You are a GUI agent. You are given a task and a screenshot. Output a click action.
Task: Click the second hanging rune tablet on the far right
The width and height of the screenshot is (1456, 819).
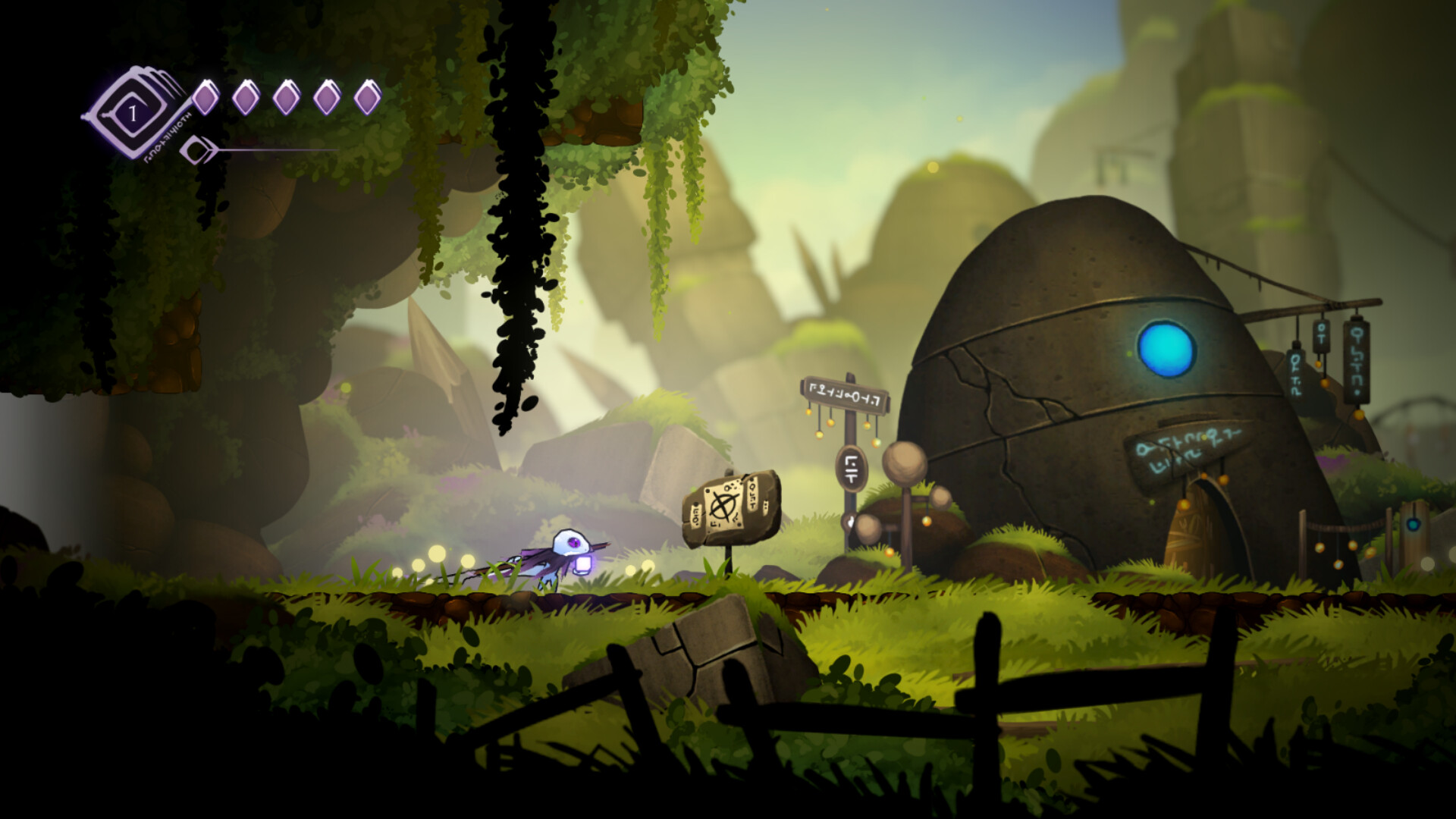tap(1321, 336)
